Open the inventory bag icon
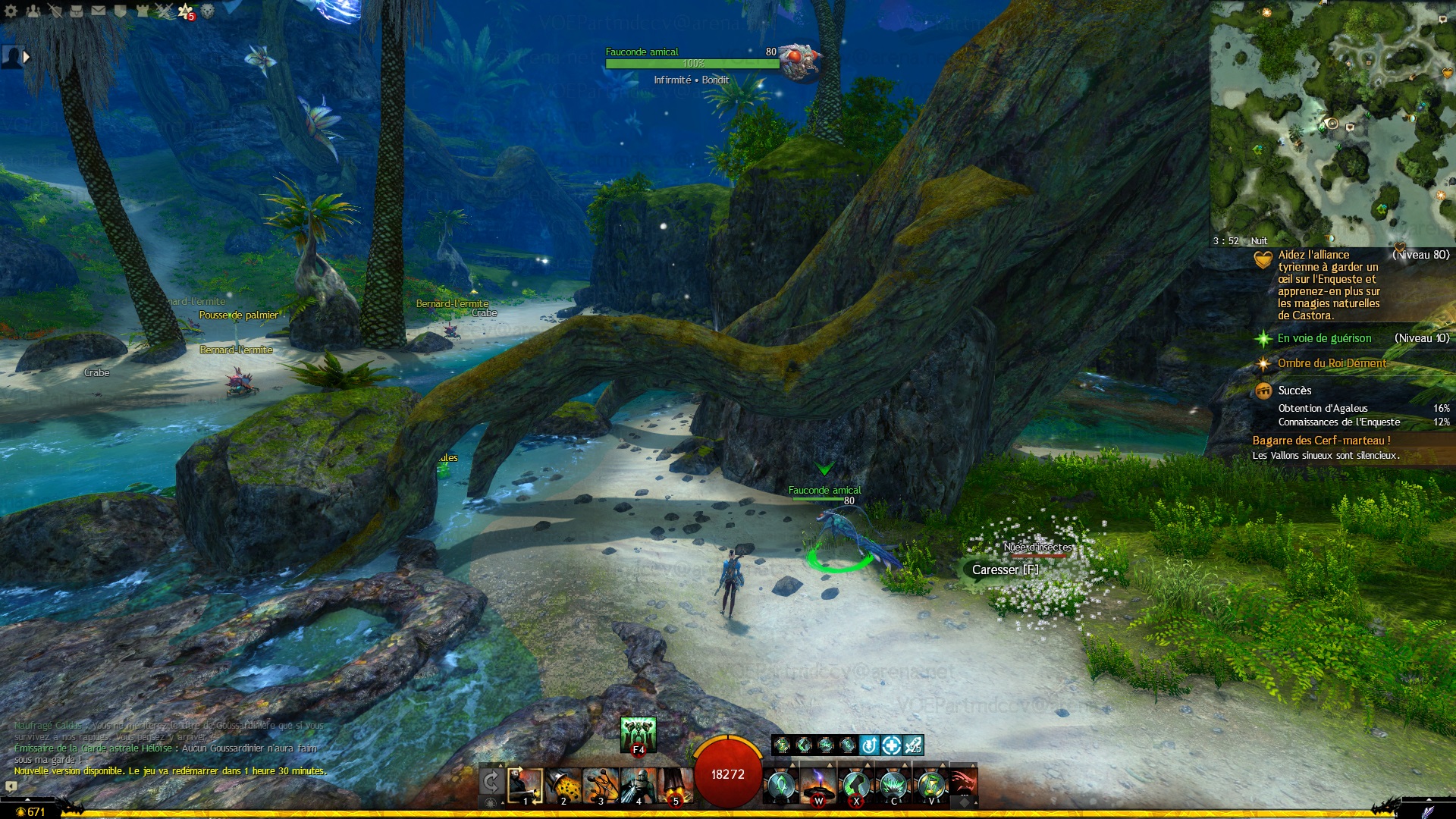Image resolution: width=1456 pixels, height=819 pixels. (x=77, y=11)
